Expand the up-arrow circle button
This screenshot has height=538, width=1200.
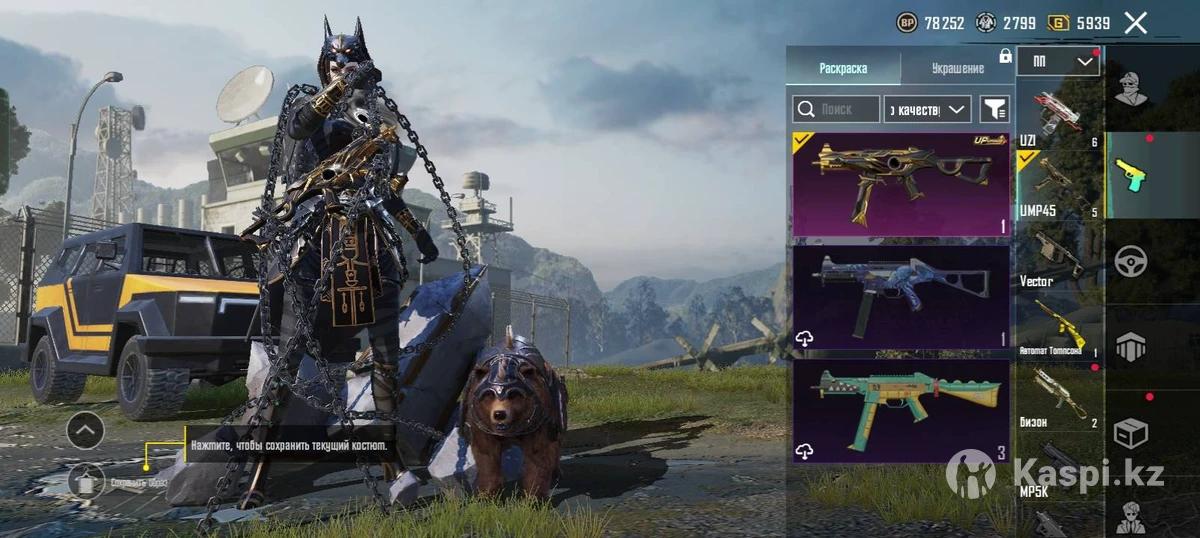(86, 431)
